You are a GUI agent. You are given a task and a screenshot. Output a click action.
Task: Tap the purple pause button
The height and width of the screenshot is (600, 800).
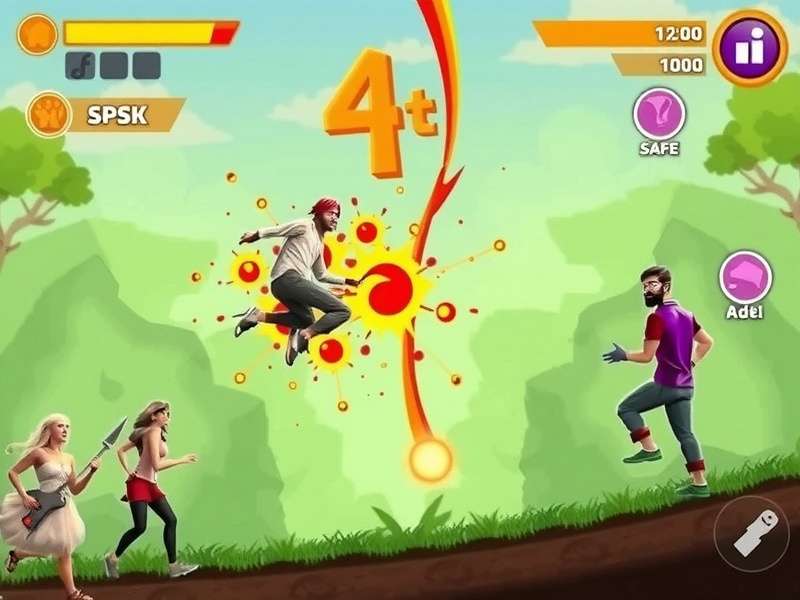point(749,47)
